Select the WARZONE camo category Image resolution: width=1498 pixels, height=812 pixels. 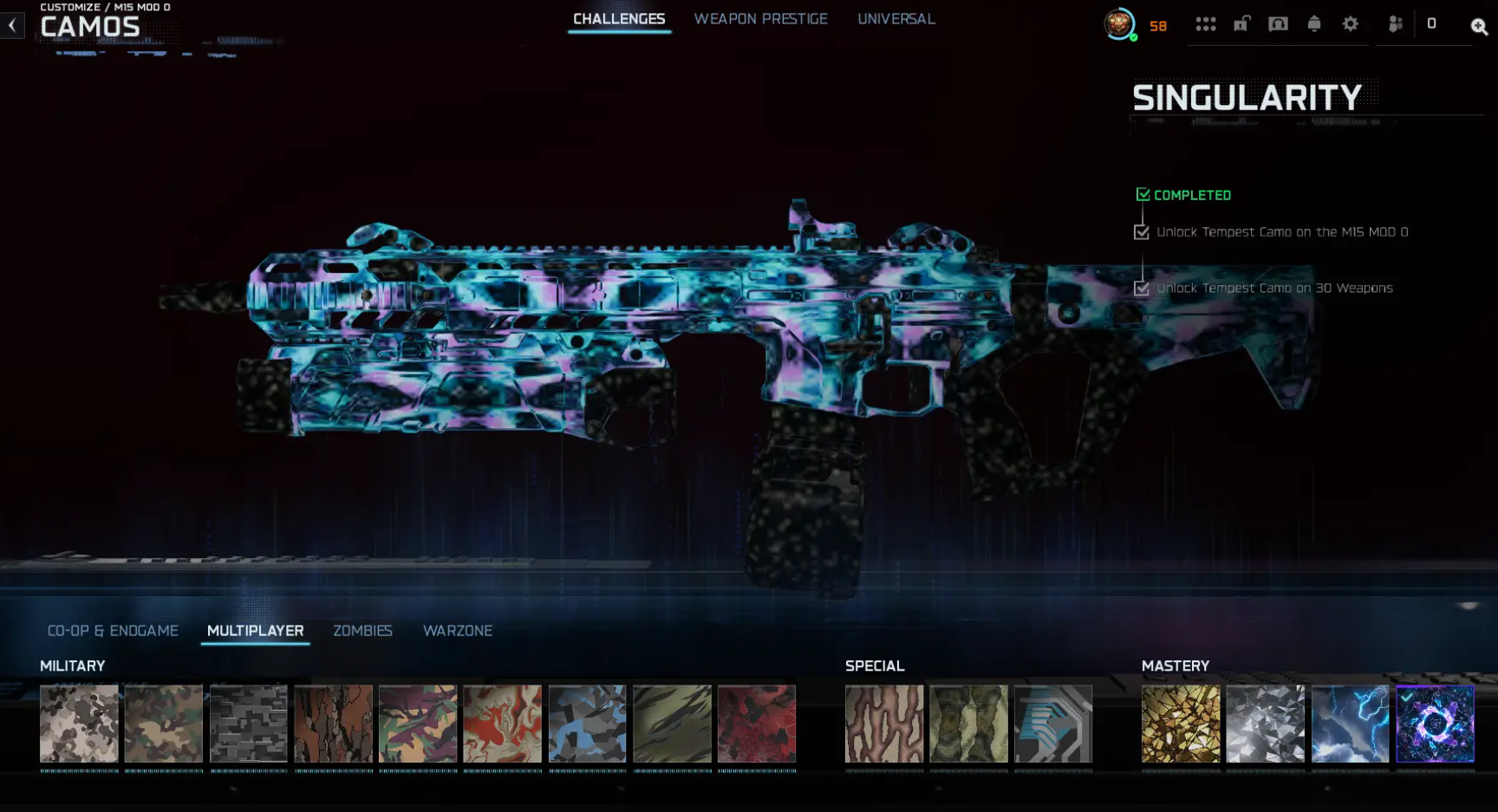coord(458,631)
